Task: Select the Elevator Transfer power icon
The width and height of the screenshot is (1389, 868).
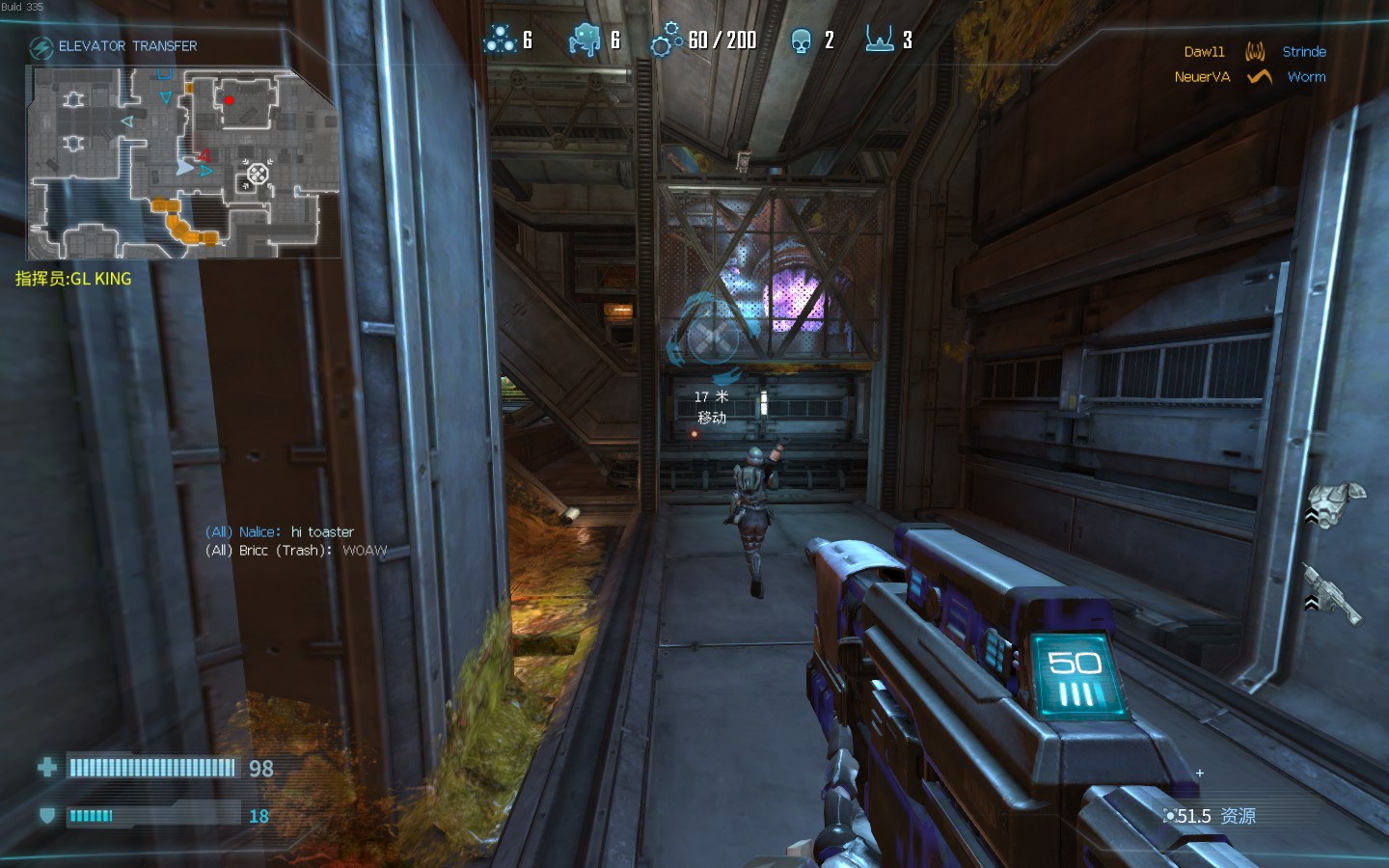Action: tap(41, 47)
